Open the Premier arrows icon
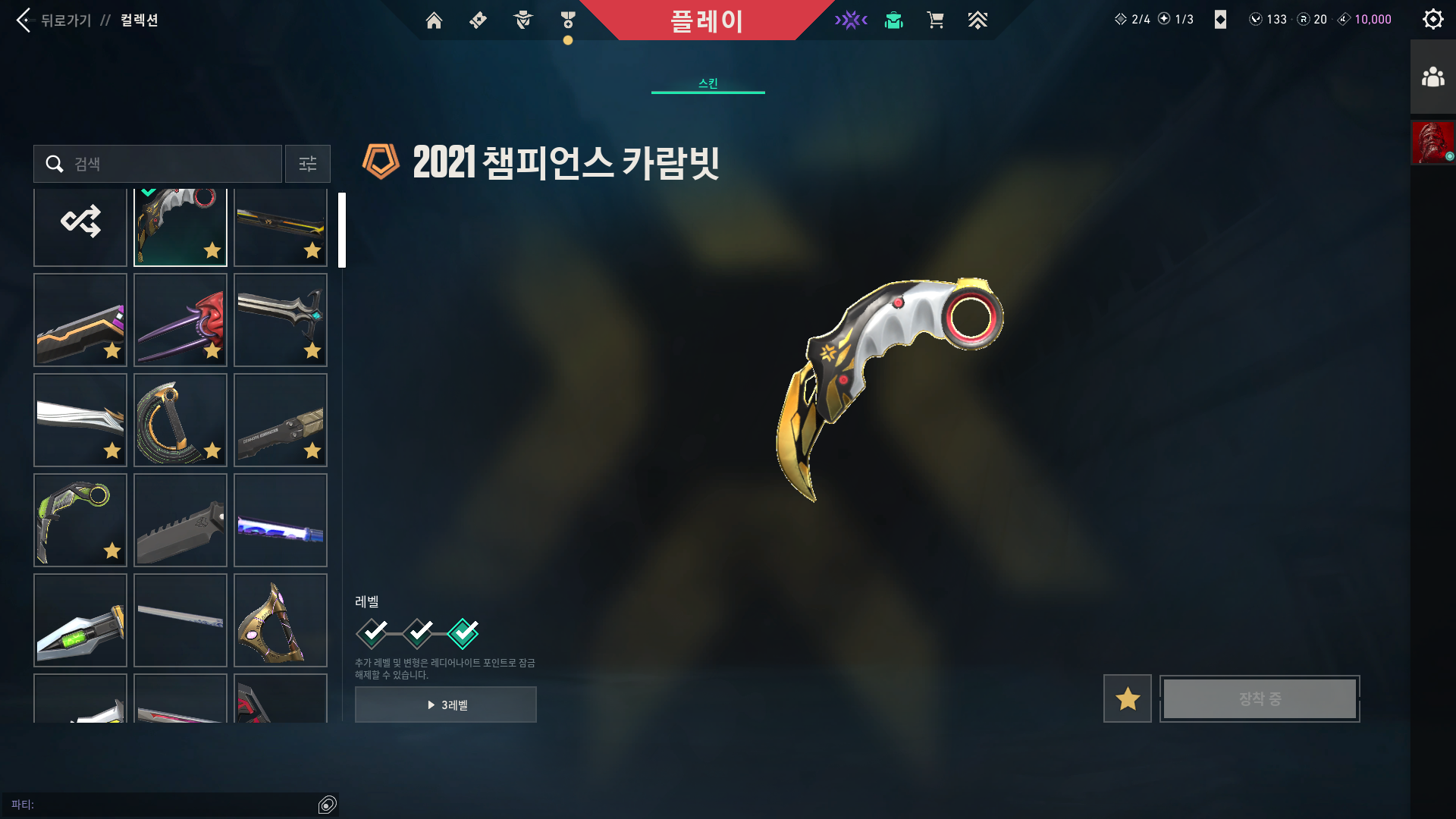This screenshot has width=1456, height=819. coord(978,20)
